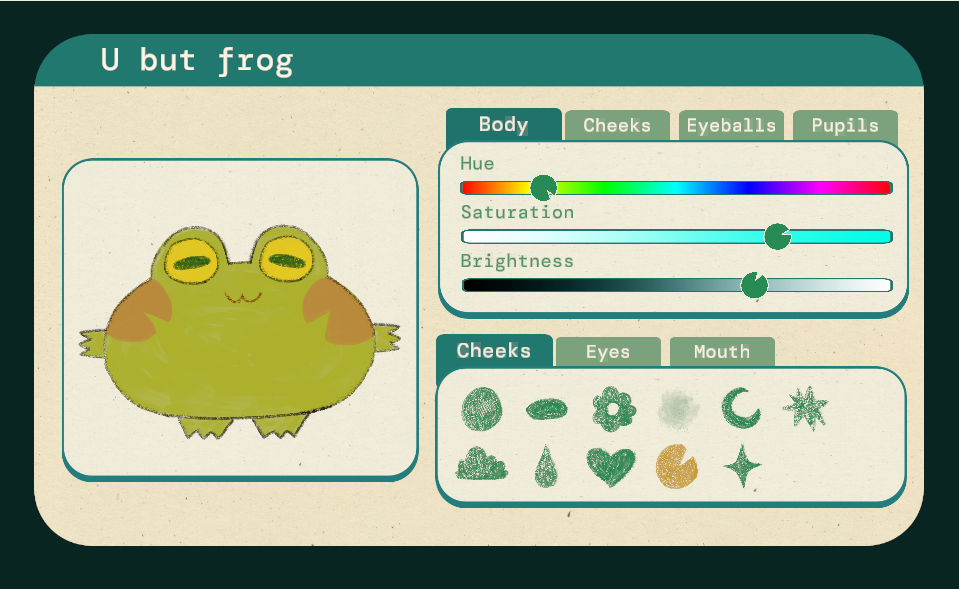Switch to the Eyeballs color tab
The width and height of the screenshot is (959, 589).
731,126
